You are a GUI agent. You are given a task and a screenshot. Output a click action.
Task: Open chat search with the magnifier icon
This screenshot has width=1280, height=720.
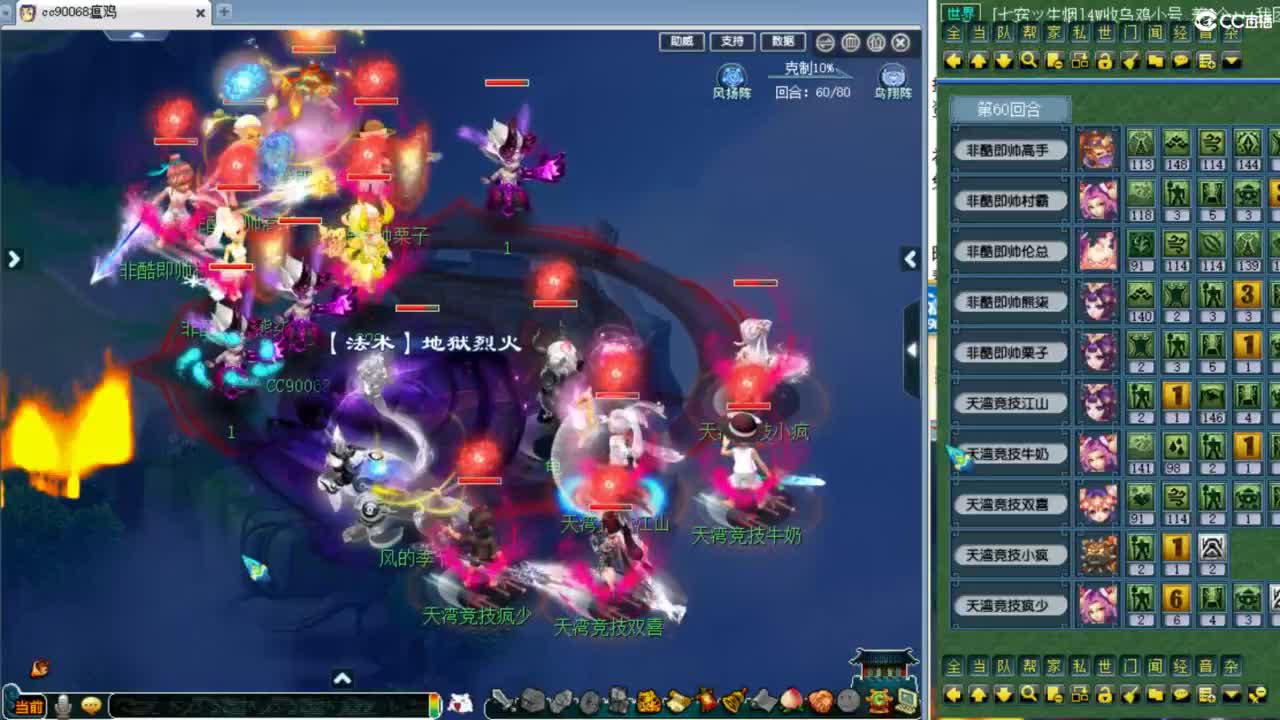coord(1026,61)
